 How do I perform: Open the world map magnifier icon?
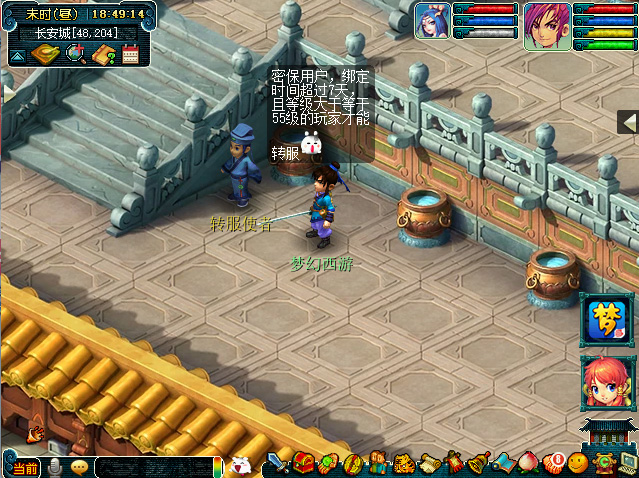[75, 53]
